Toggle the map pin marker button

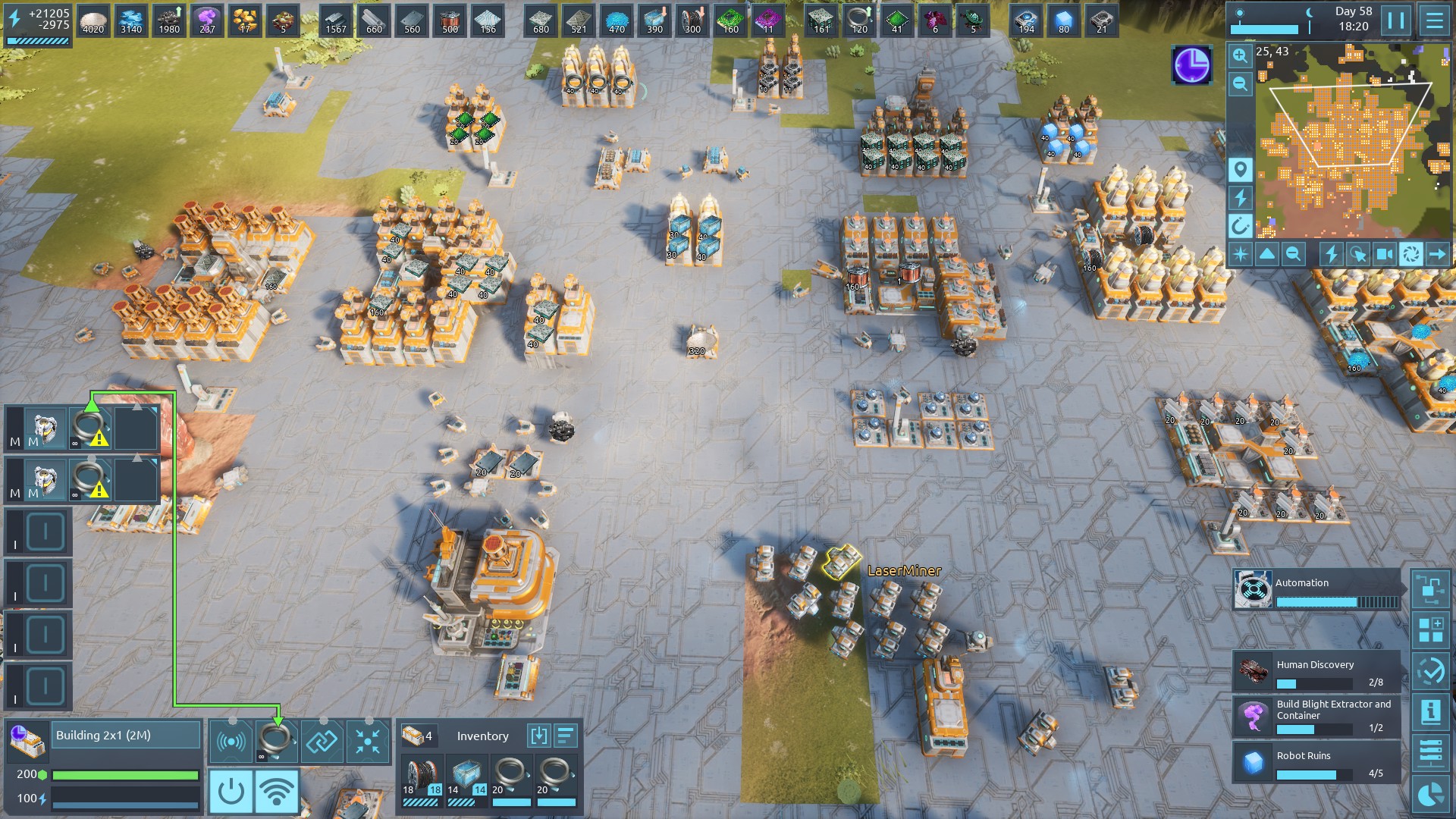pyautogui.click(x=1240, y=170)
